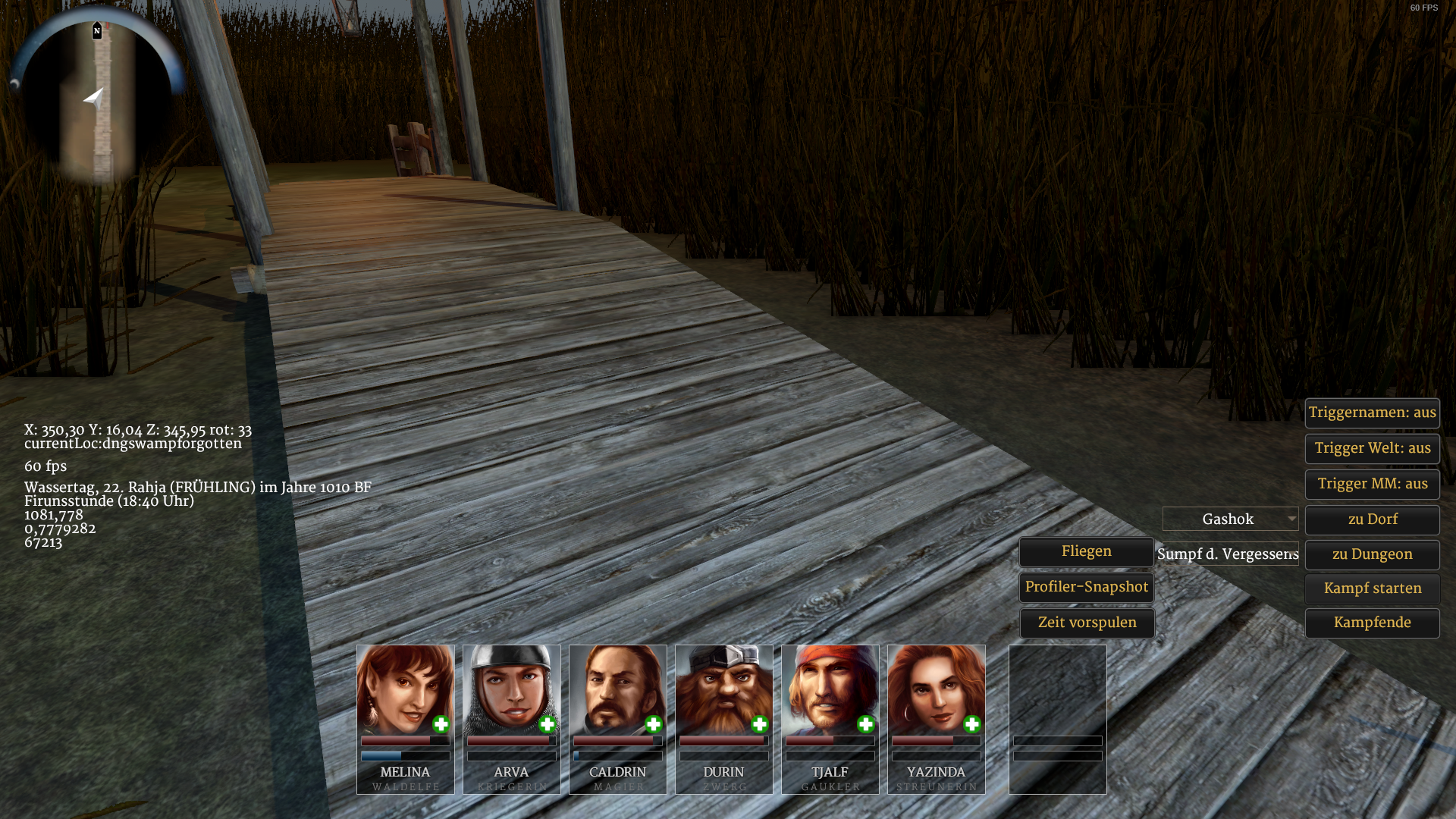Start a fight with Kampf starten
1456x819 pixels.
click(x=1372, y=588)
